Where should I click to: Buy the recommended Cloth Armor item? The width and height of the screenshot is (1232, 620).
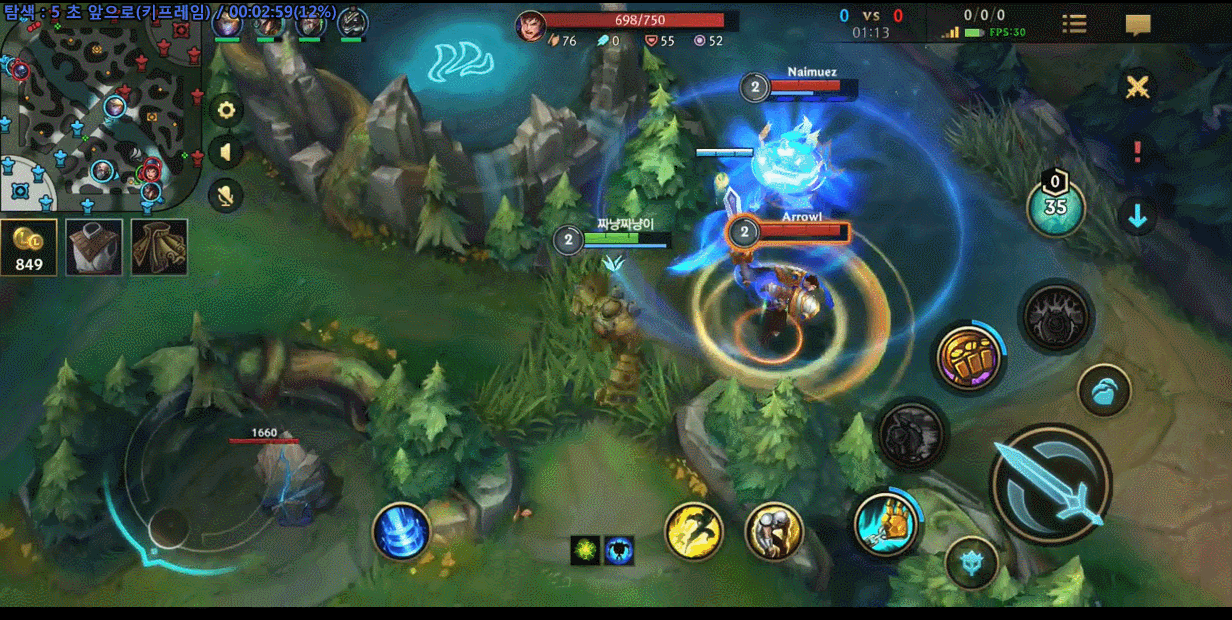(x=94, y=247)
